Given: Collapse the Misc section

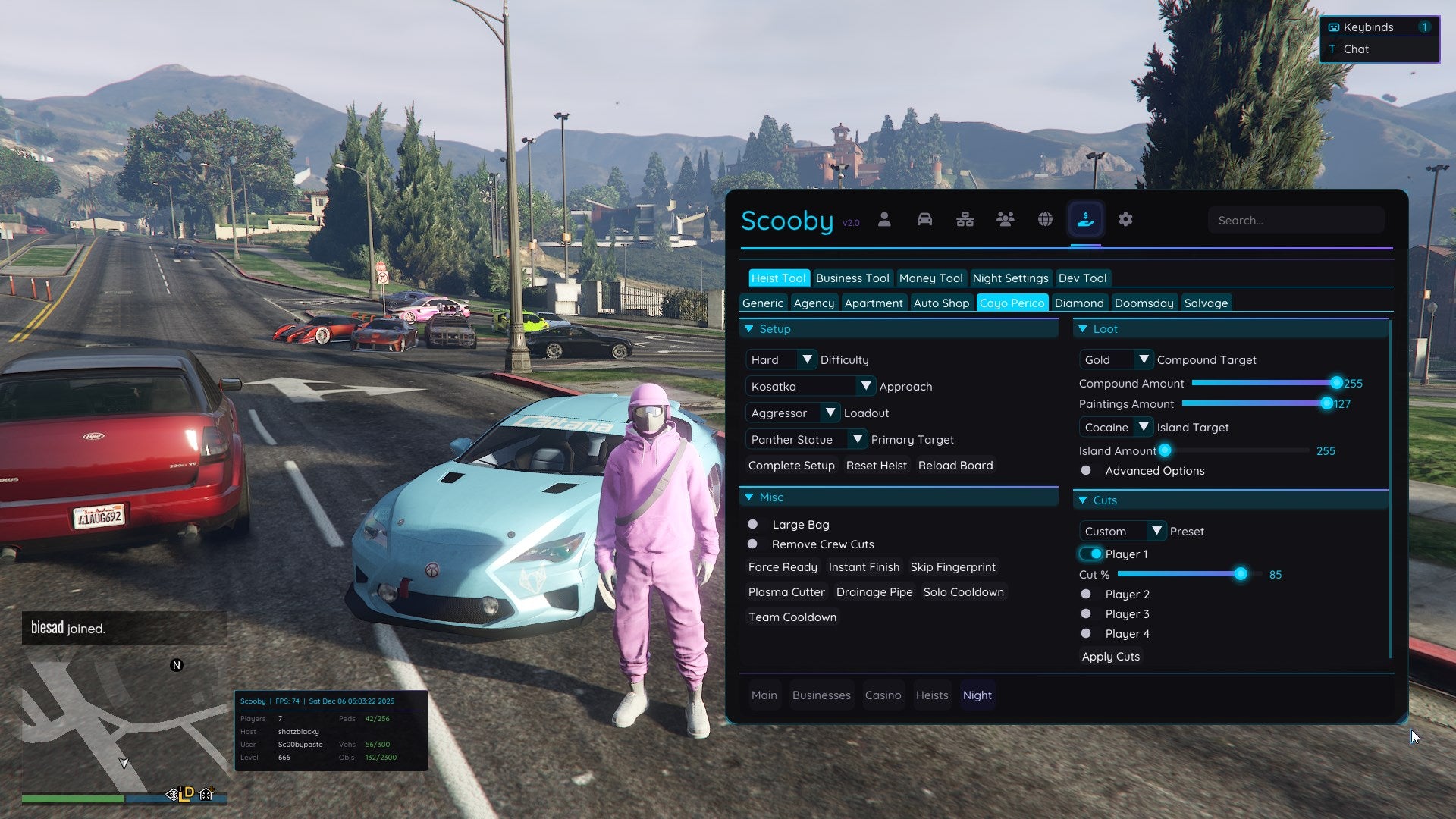Looking at the screenshot, I should [x=749, y=497].
